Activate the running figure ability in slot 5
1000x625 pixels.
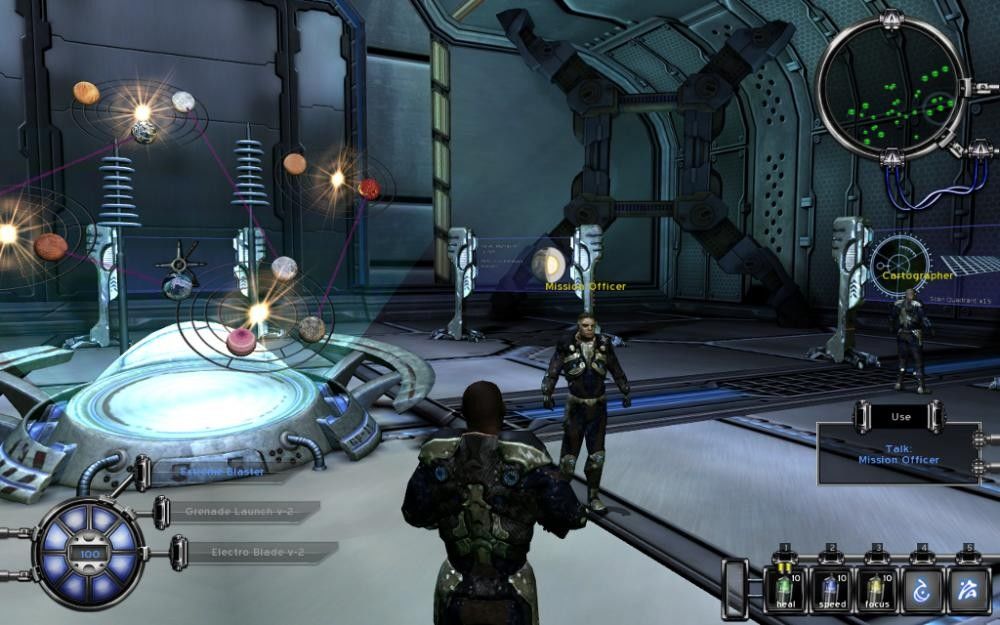point(968,587)
